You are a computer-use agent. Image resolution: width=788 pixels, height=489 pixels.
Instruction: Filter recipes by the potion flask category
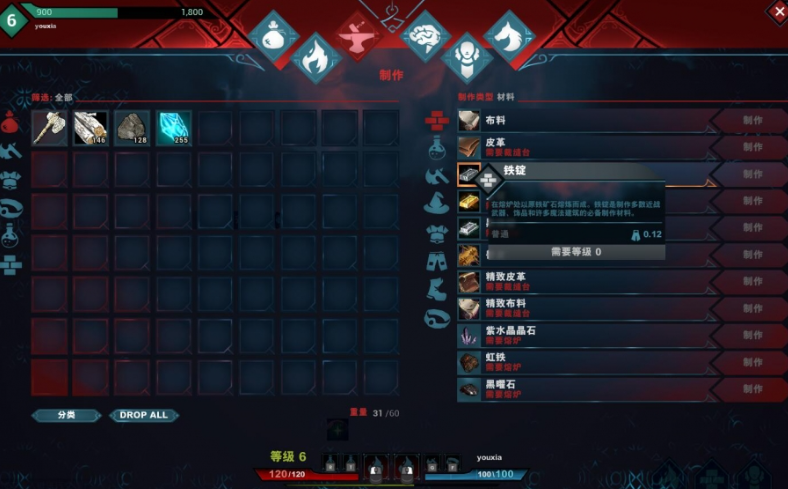click(x=436, y=148)
